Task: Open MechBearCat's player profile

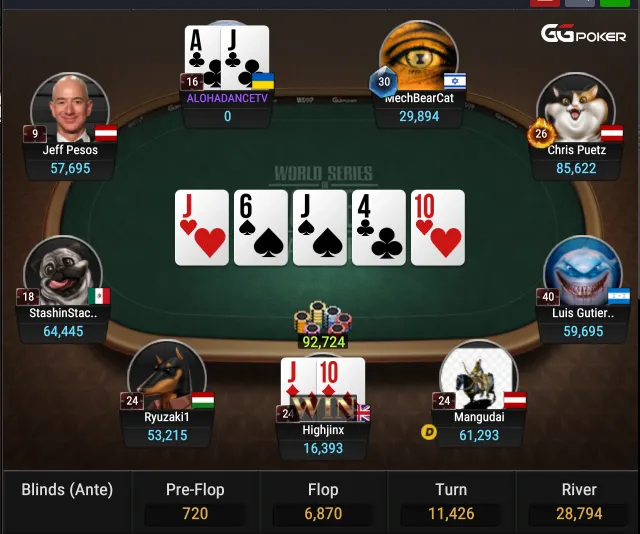Action: (x=419, y=57)
